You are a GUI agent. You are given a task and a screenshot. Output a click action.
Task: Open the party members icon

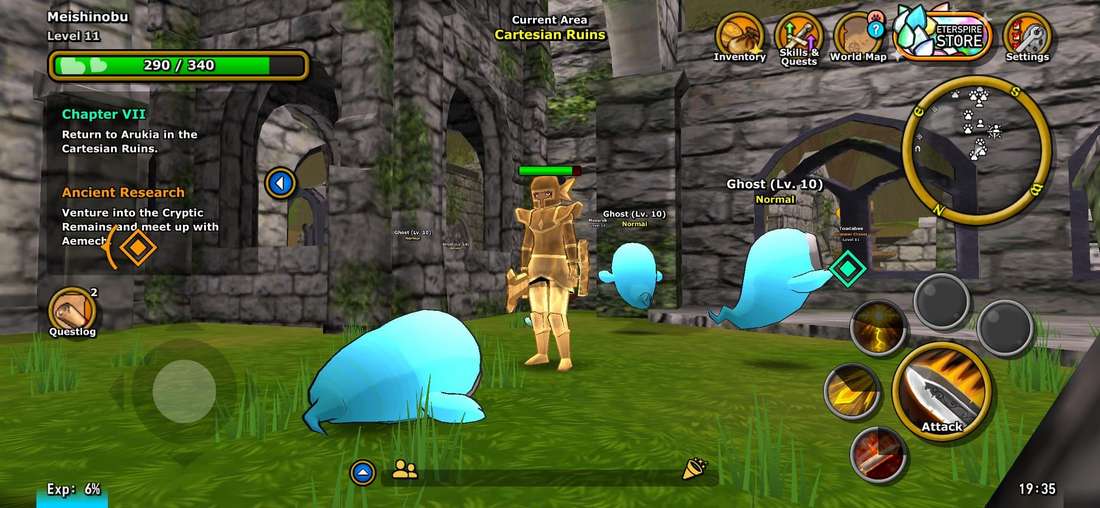pos(405,470)
